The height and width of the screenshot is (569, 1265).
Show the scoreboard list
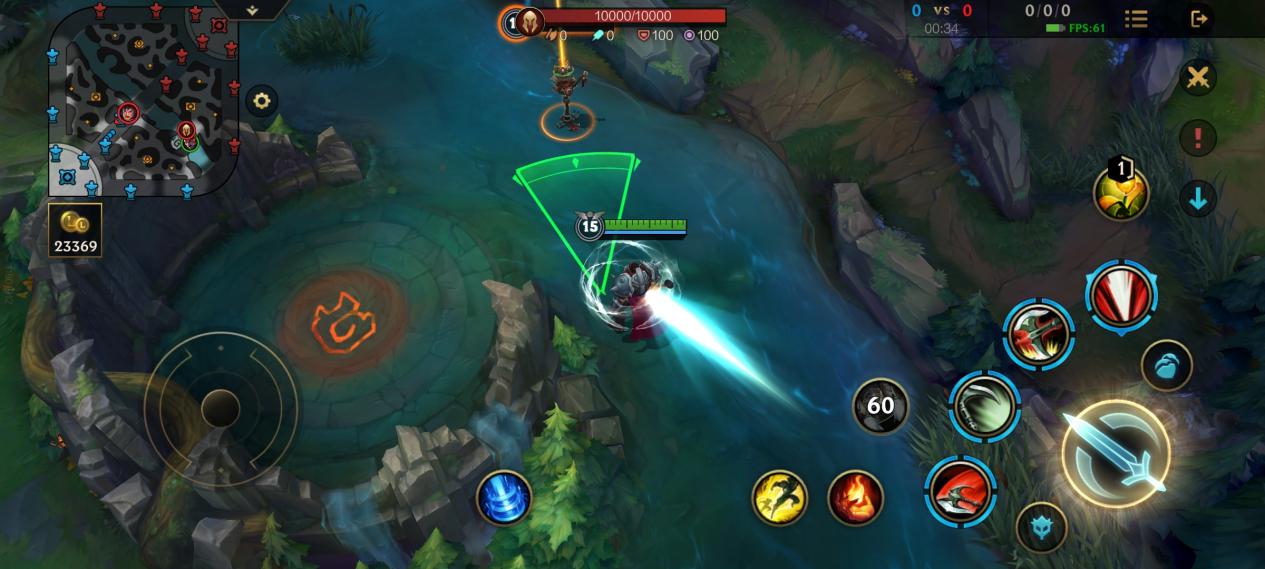click(1136, 19)
